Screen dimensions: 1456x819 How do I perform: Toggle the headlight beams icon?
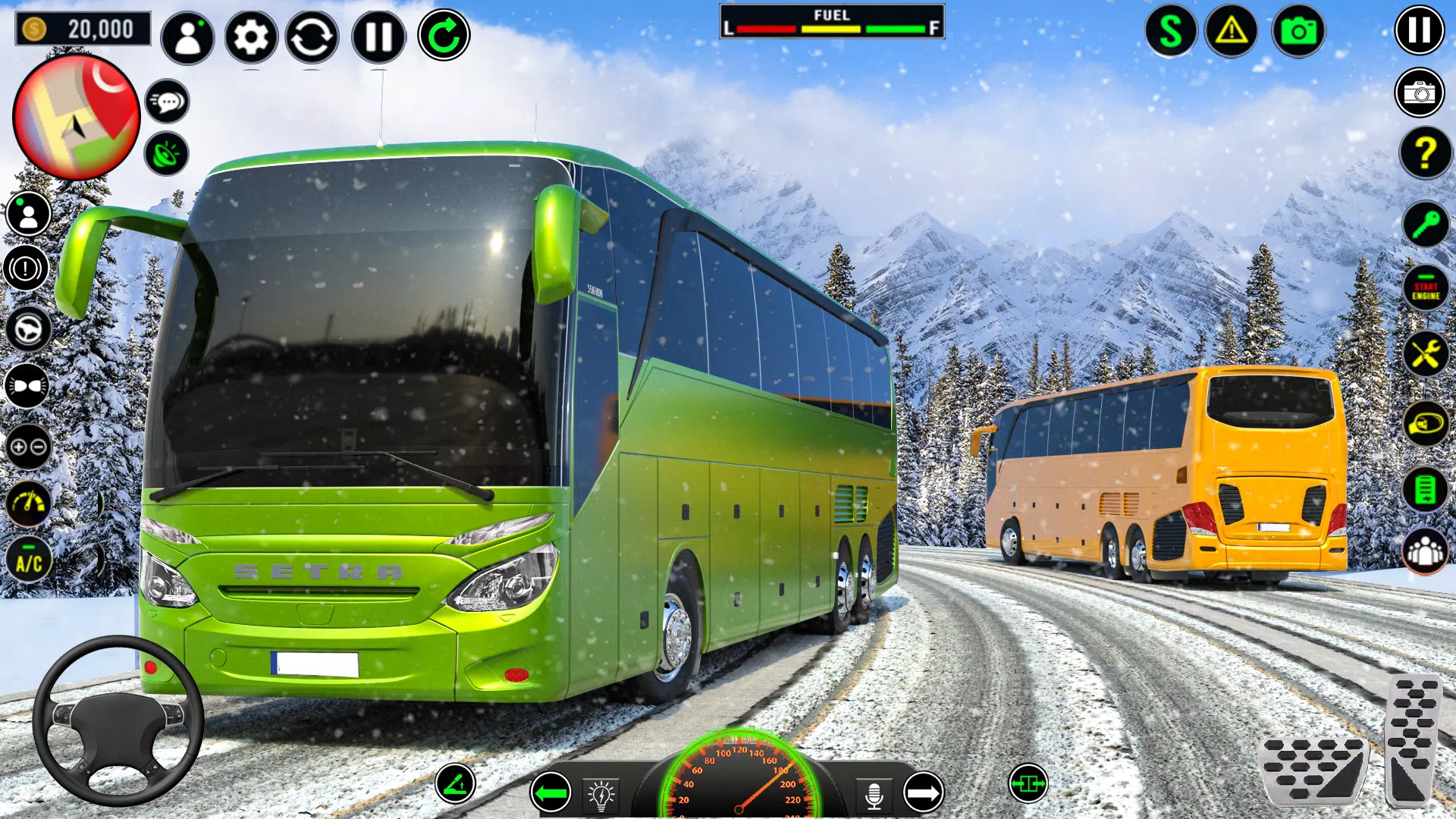(28, 387)
